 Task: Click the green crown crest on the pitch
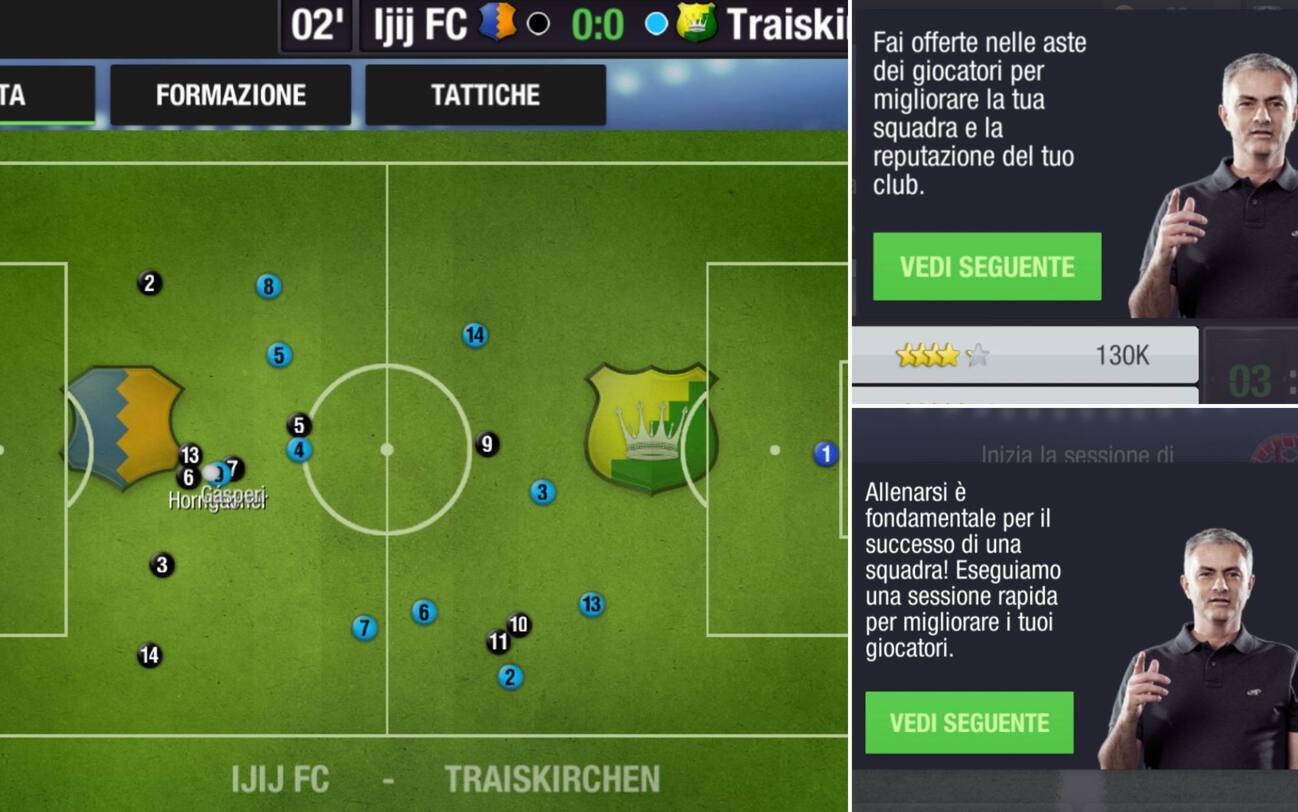tap(650, 430)
